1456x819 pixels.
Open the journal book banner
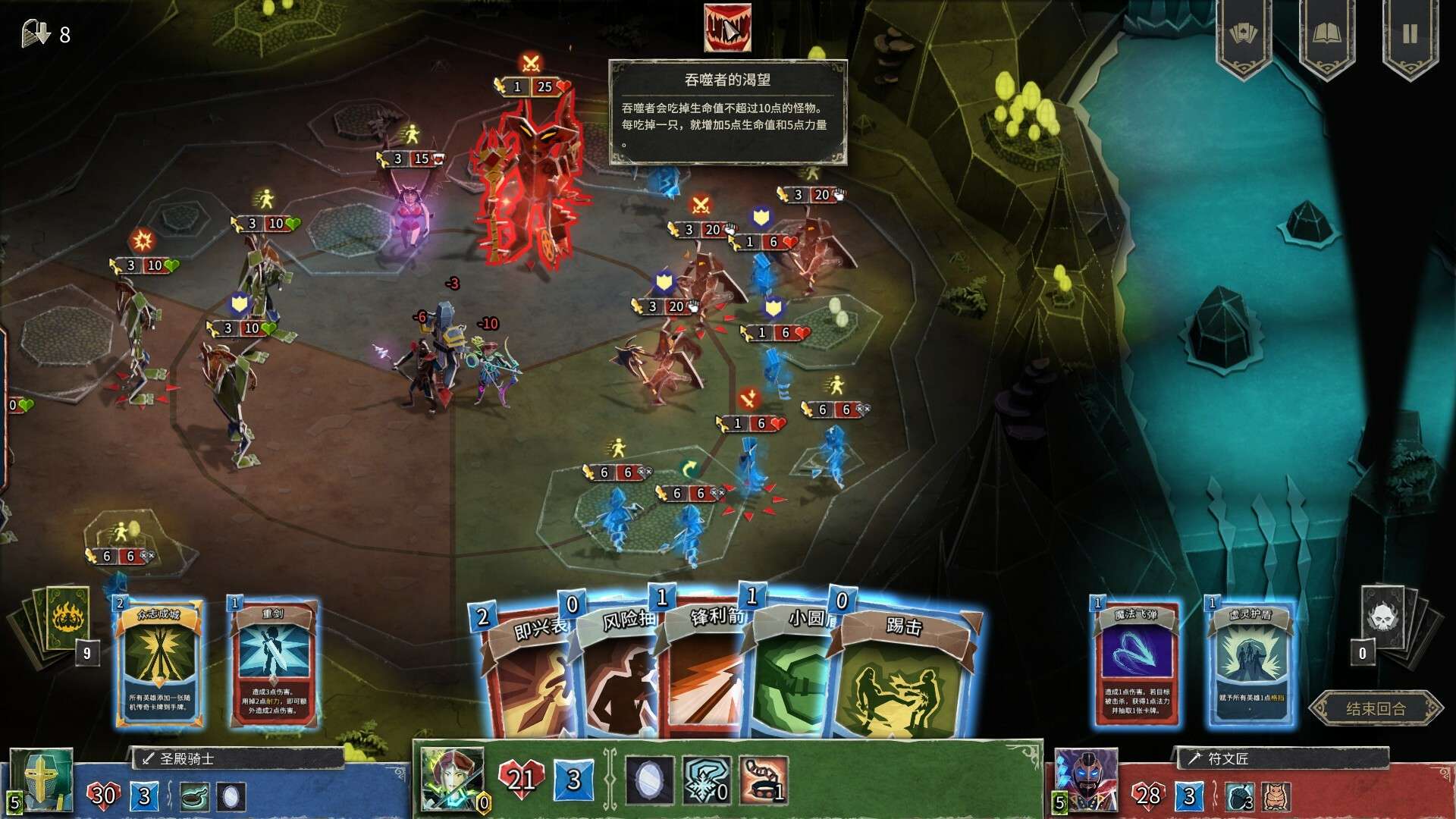(x=1326, y=35)
